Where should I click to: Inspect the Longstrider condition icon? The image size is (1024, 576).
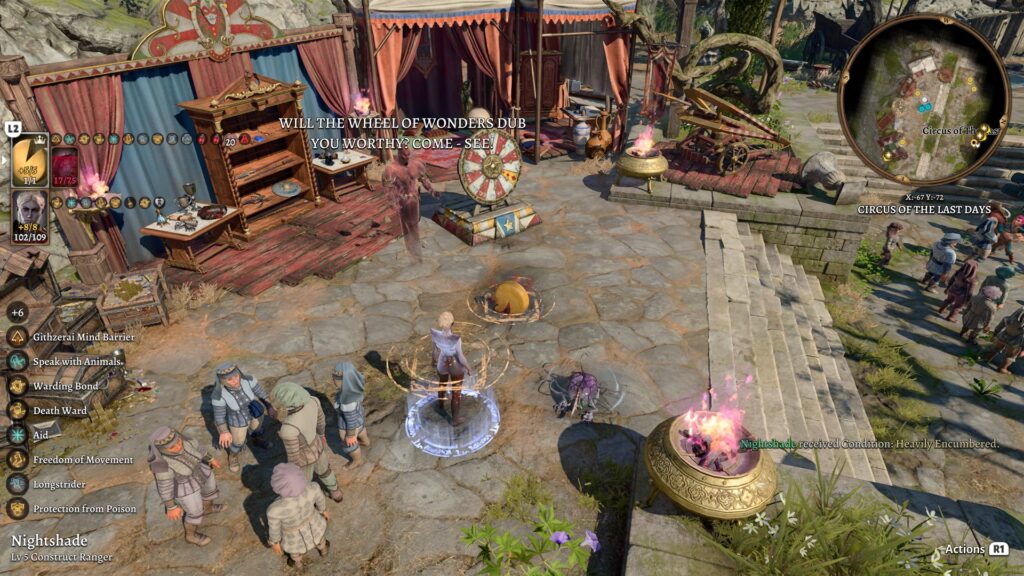click(17, 484)
